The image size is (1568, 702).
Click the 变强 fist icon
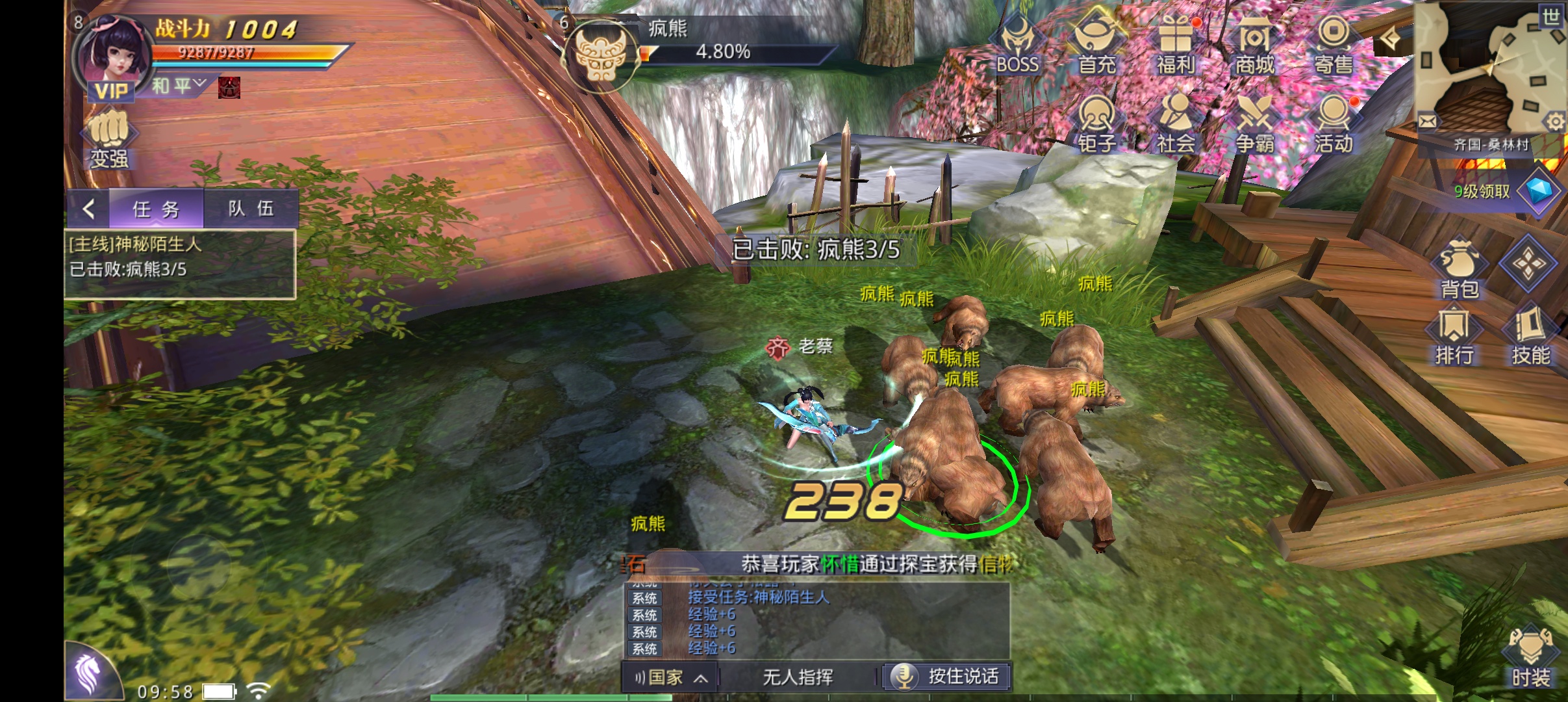[108, 139]
